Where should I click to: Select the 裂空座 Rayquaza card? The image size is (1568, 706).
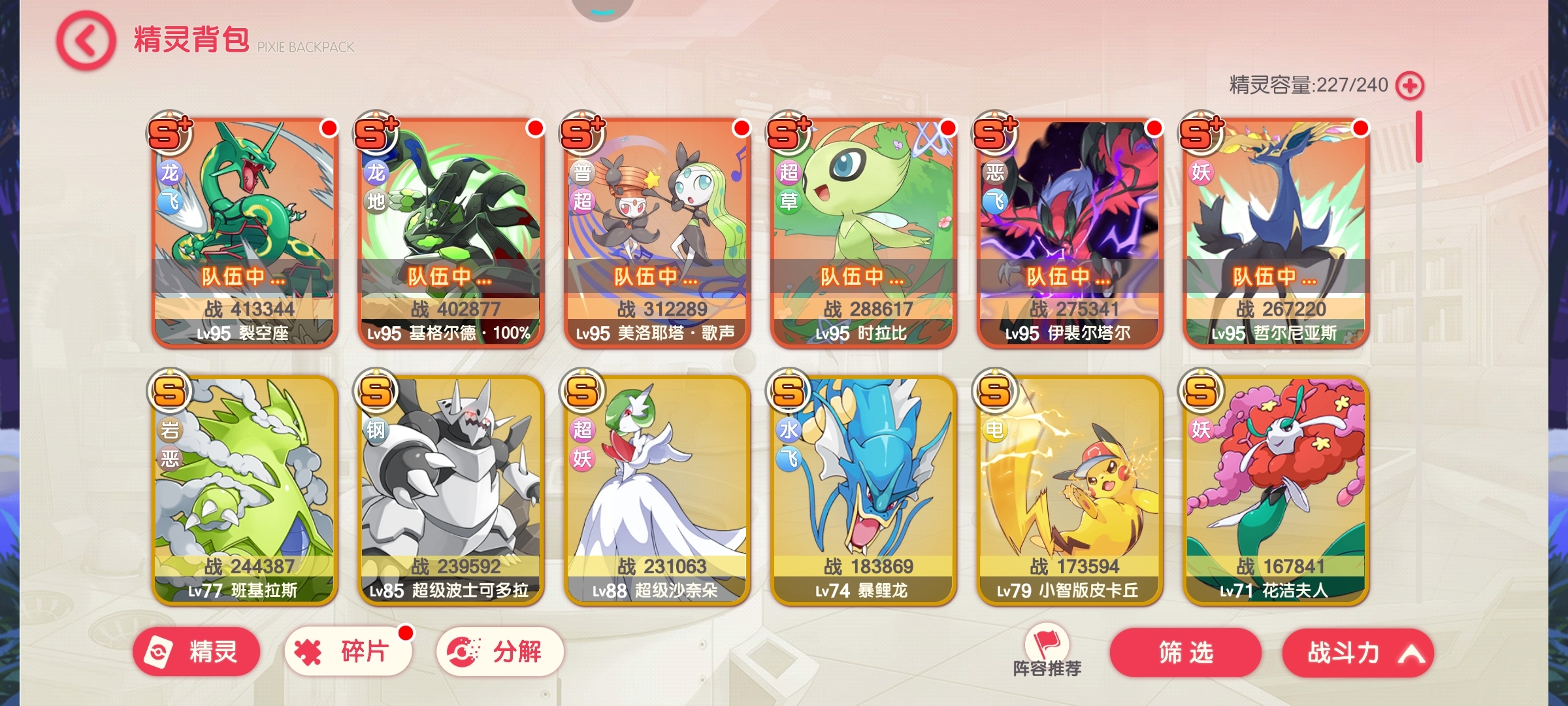coord(245,232)
